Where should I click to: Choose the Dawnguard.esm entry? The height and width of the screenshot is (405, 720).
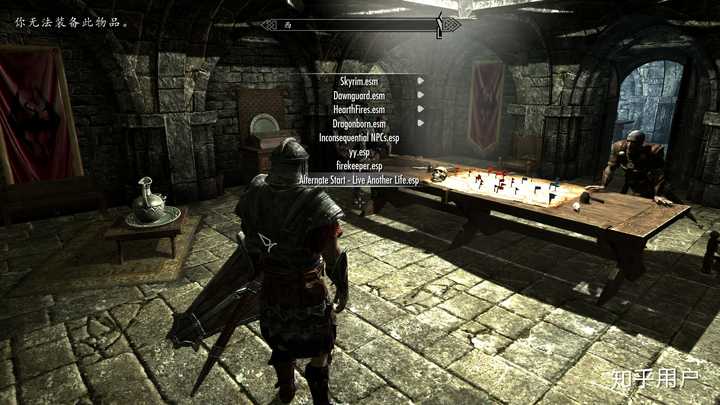(359, 94)
